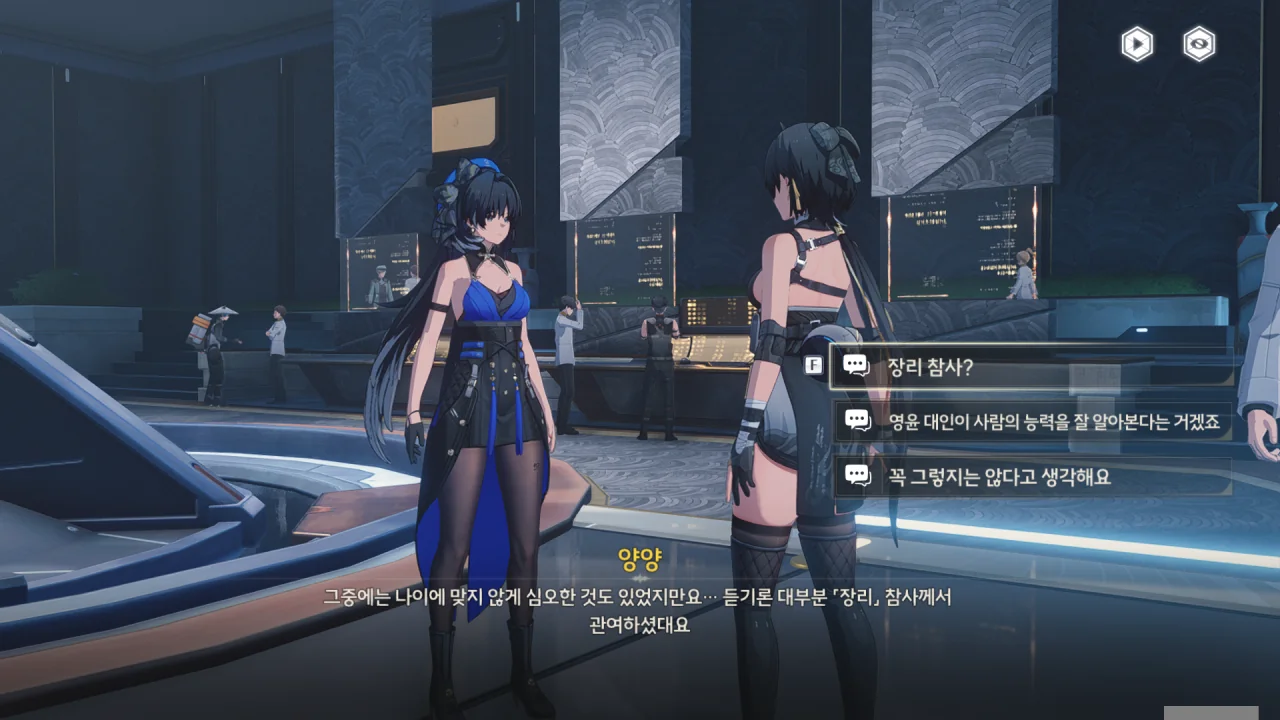Choose the reply "장리 참사?"

tap(1030, 367)
